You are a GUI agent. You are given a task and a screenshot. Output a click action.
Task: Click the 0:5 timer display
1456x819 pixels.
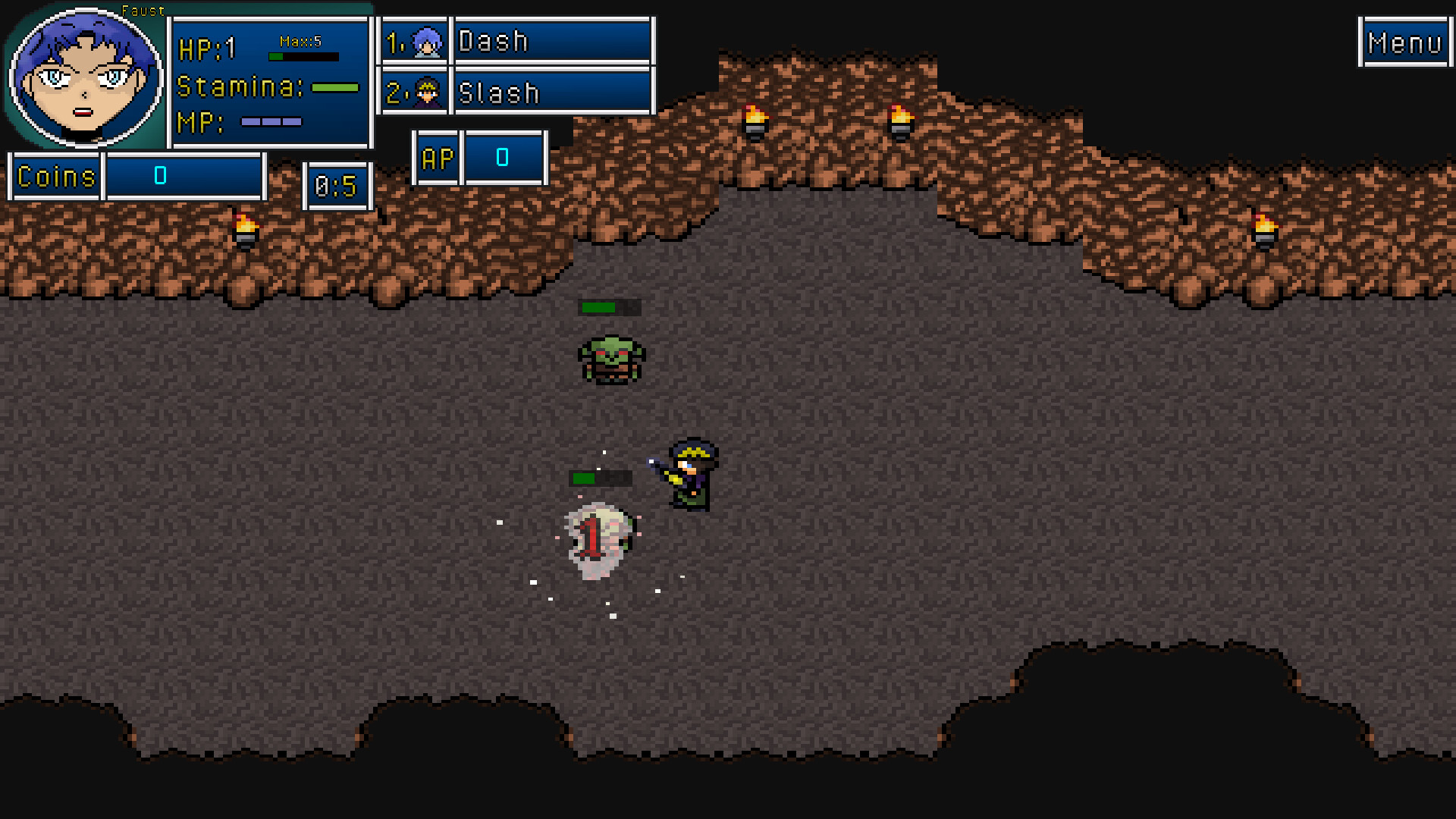tap(337, 186)
